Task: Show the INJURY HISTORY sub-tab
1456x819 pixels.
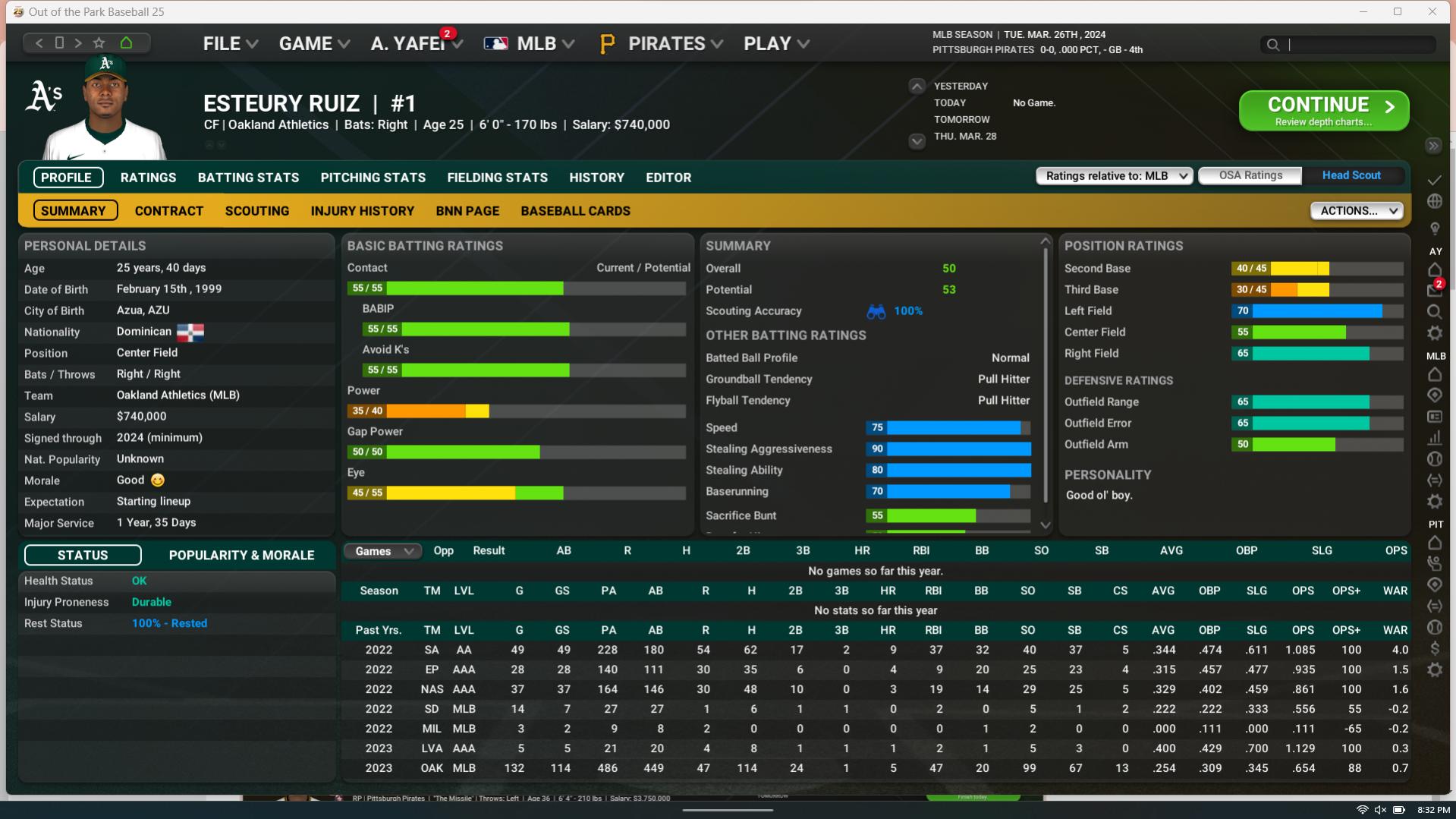Action: [x=362, y=211]
